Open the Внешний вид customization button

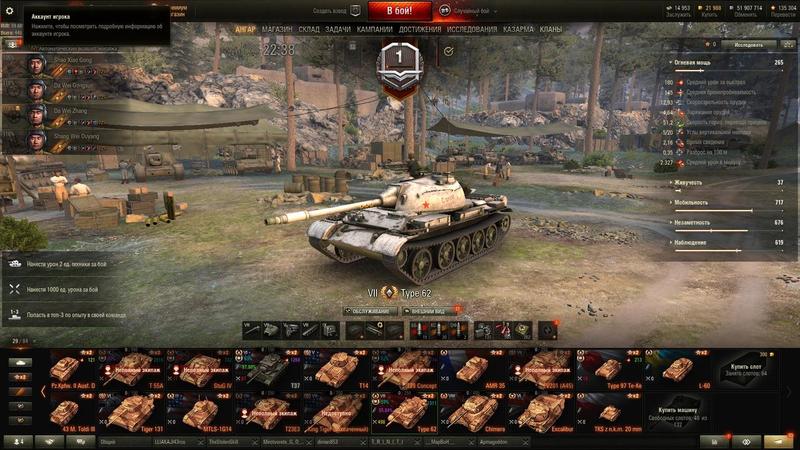pyautogui.click(x=428, y=311)
